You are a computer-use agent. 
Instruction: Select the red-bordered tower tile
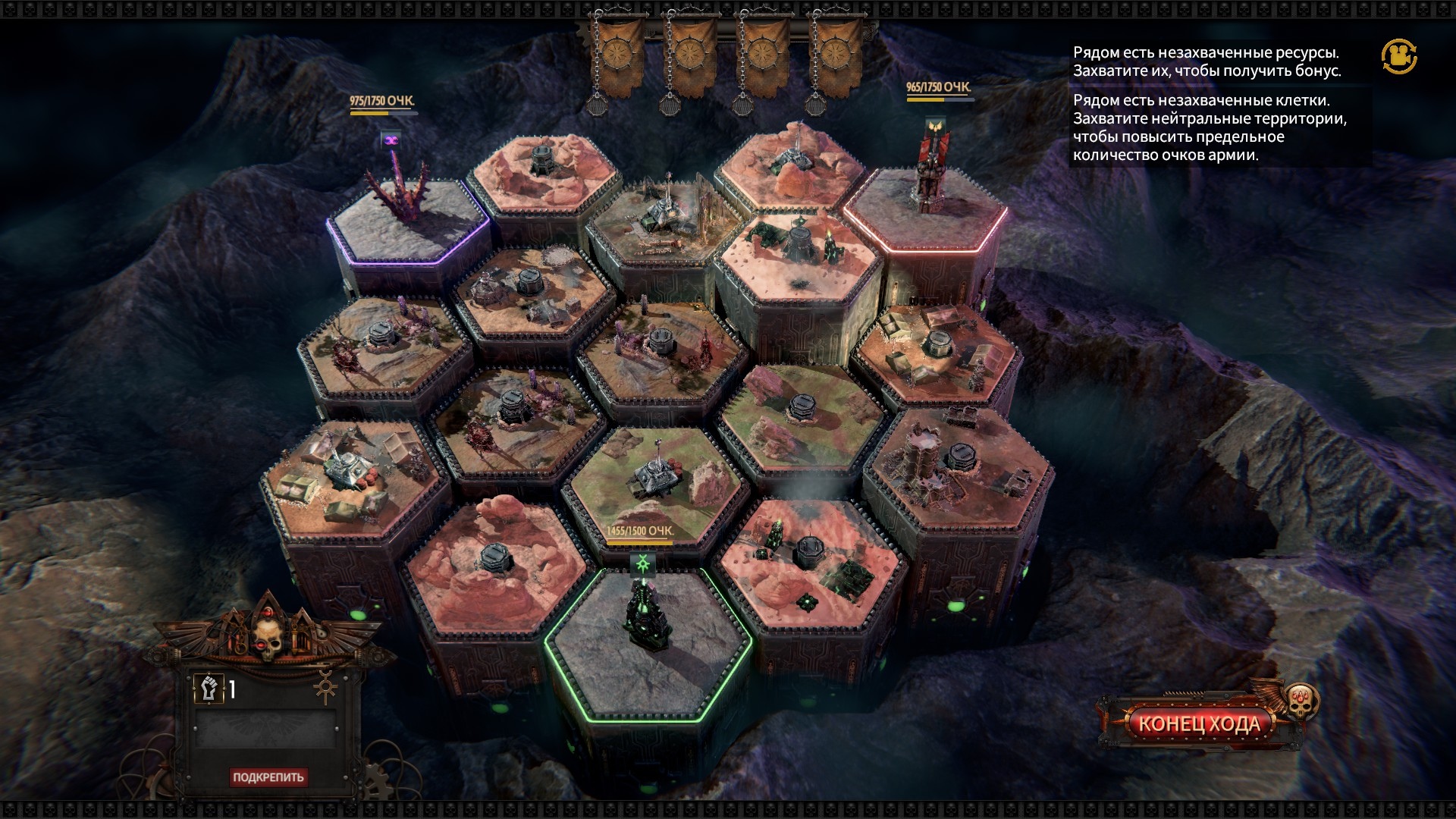[925, 220]
